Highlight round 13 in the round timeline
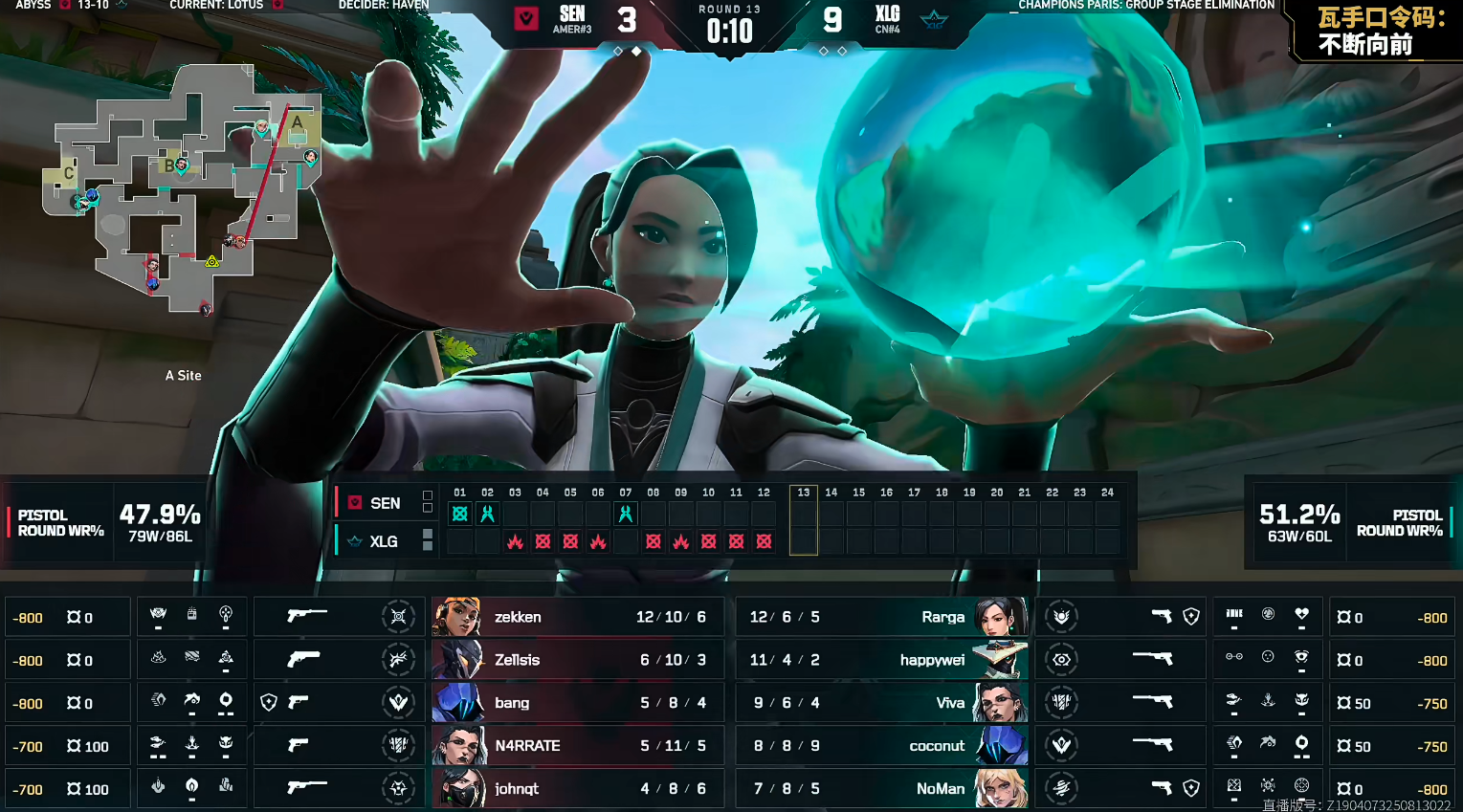 [x=804, y=519]
